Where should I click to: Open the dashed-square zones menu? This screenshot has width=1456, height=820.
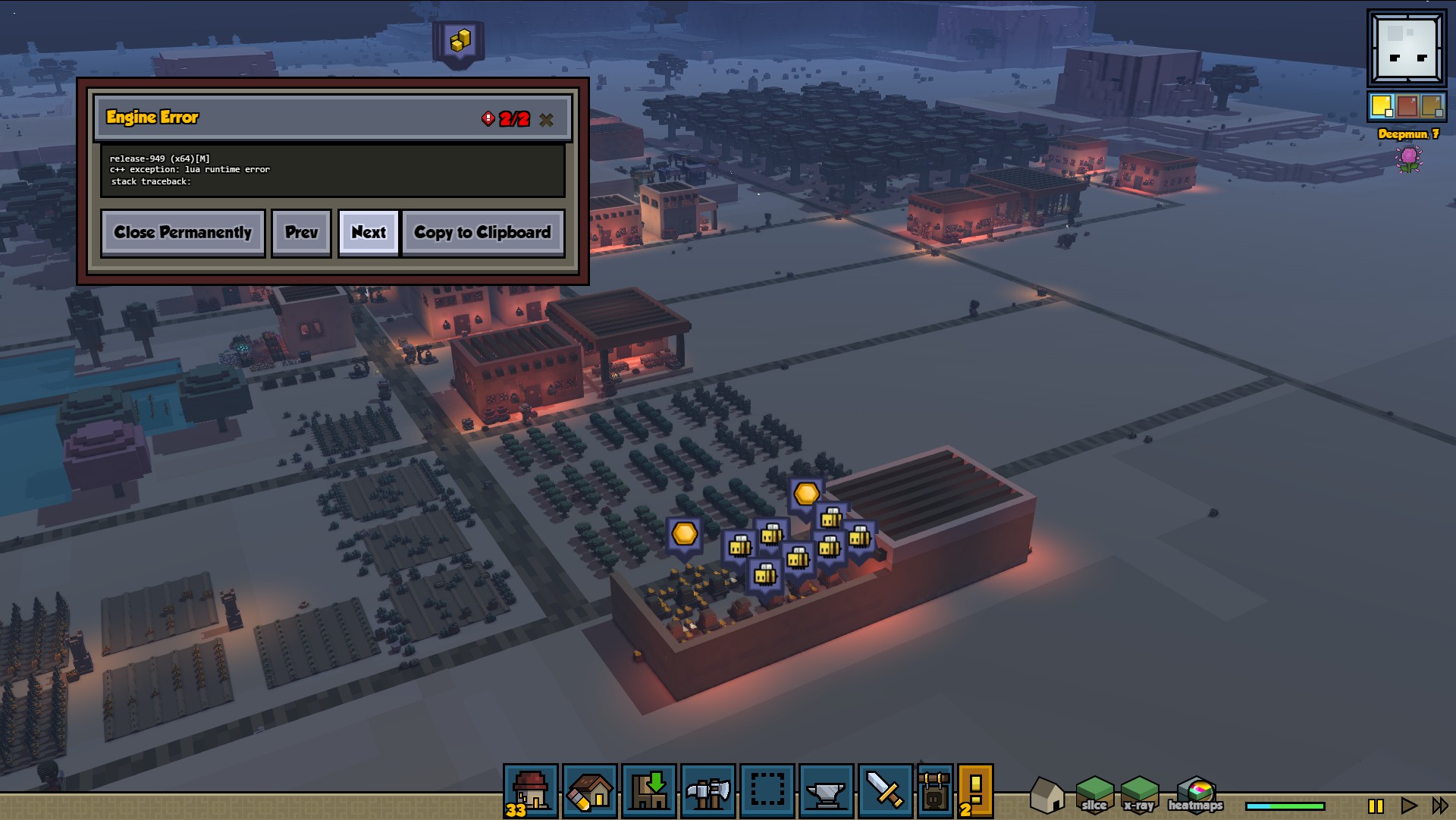point(767,791)
